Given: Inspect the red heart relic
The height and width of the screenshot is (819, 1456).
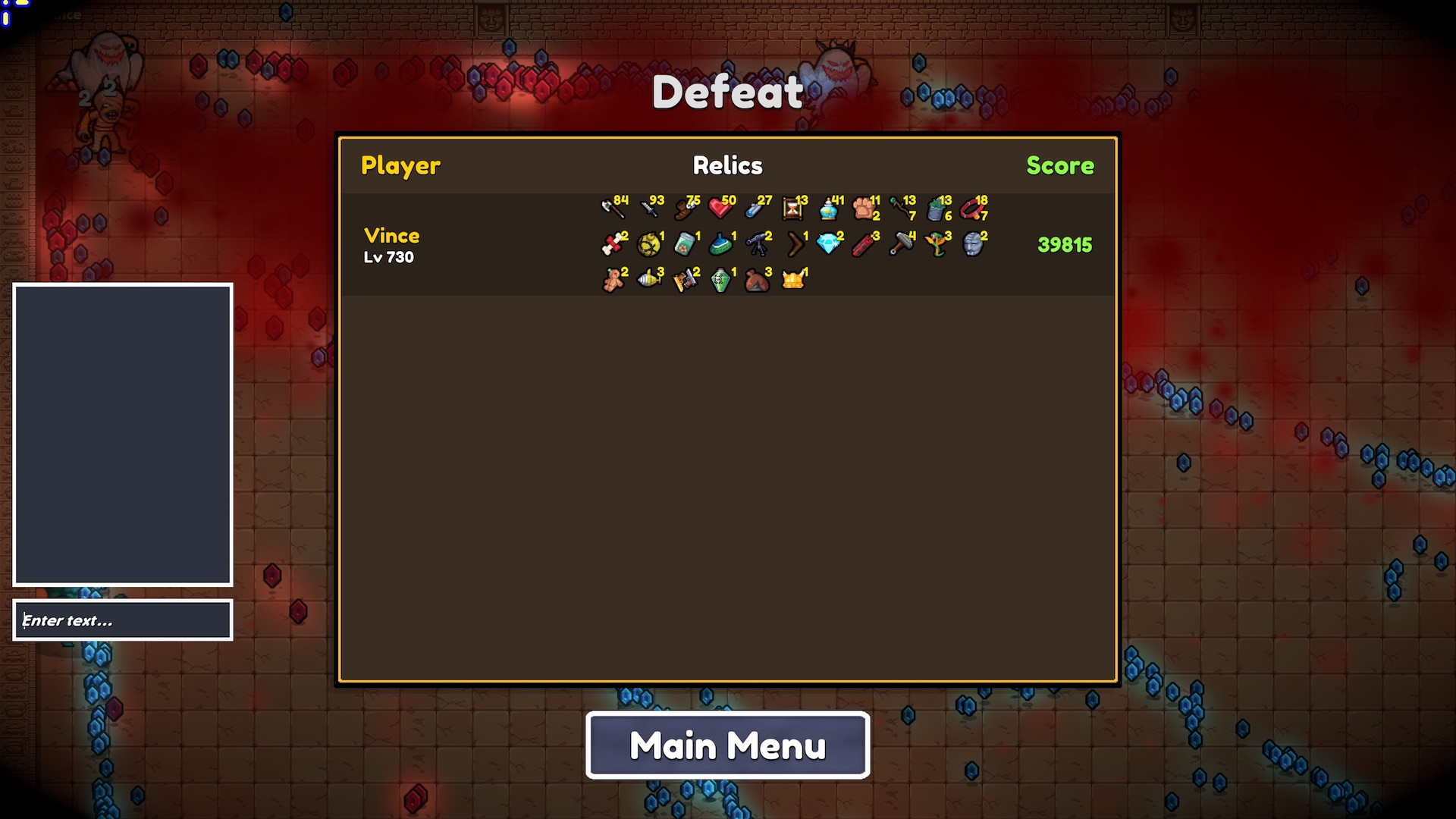Looking at the screenshot, I should (x=720, y=207).
